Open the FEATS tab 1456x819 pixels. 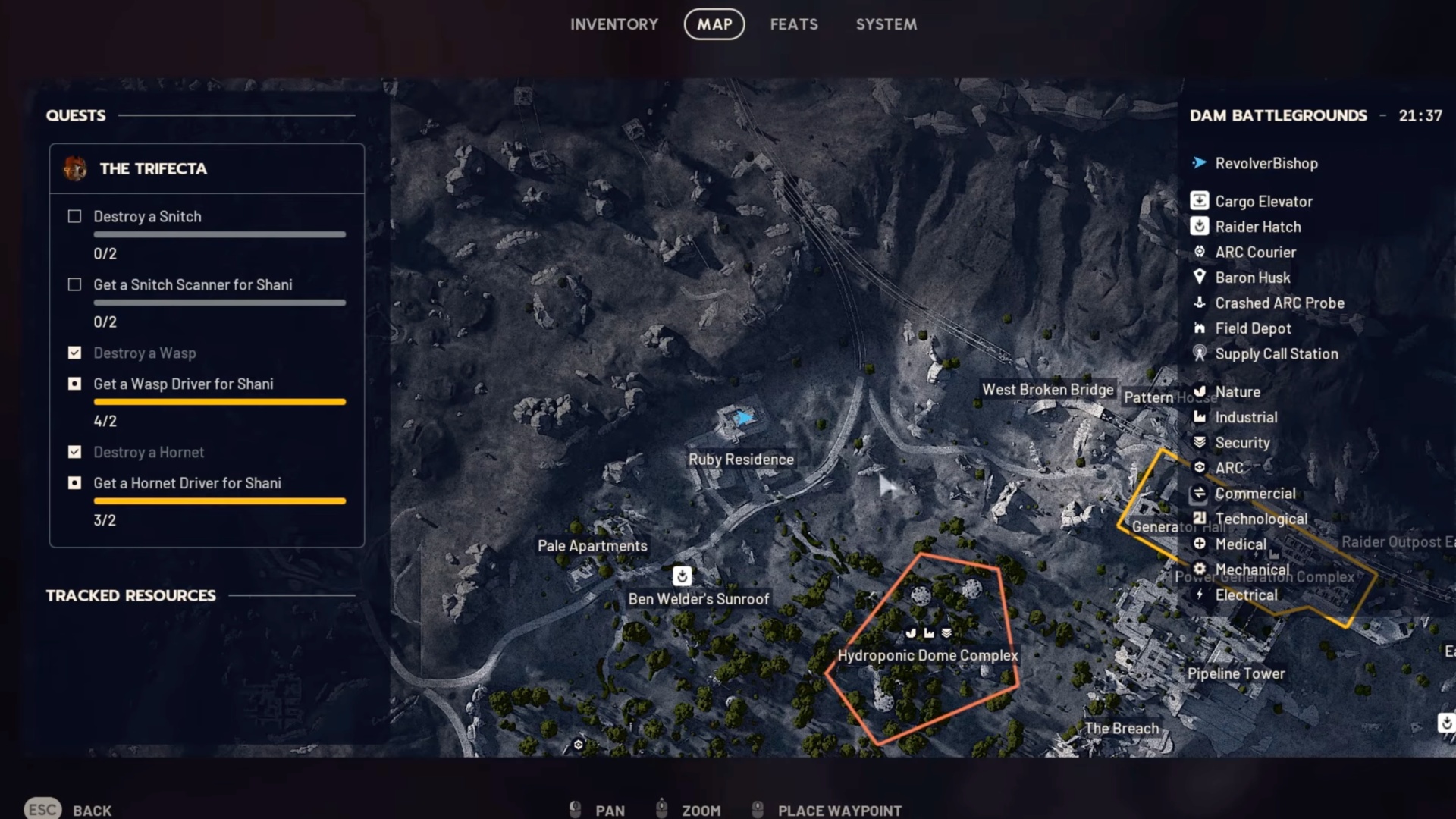pos(793,24)
